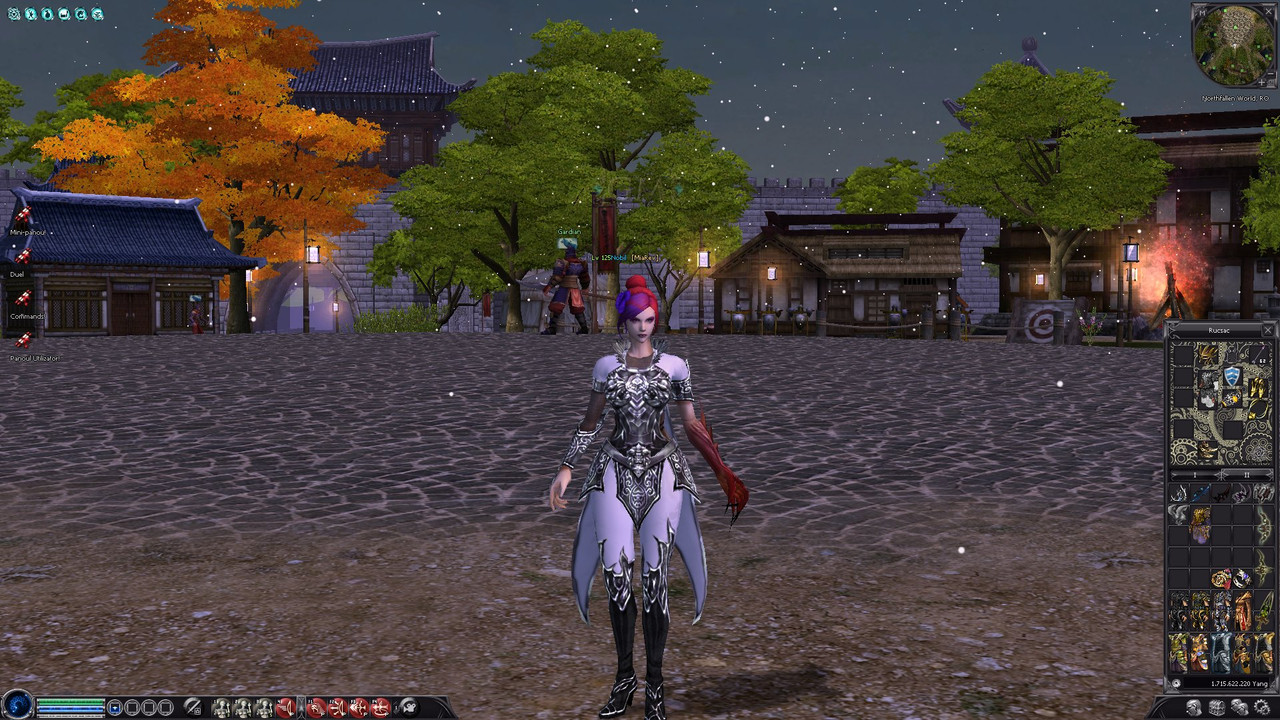Activate the F1 red skill icon

tap(315, 706)
